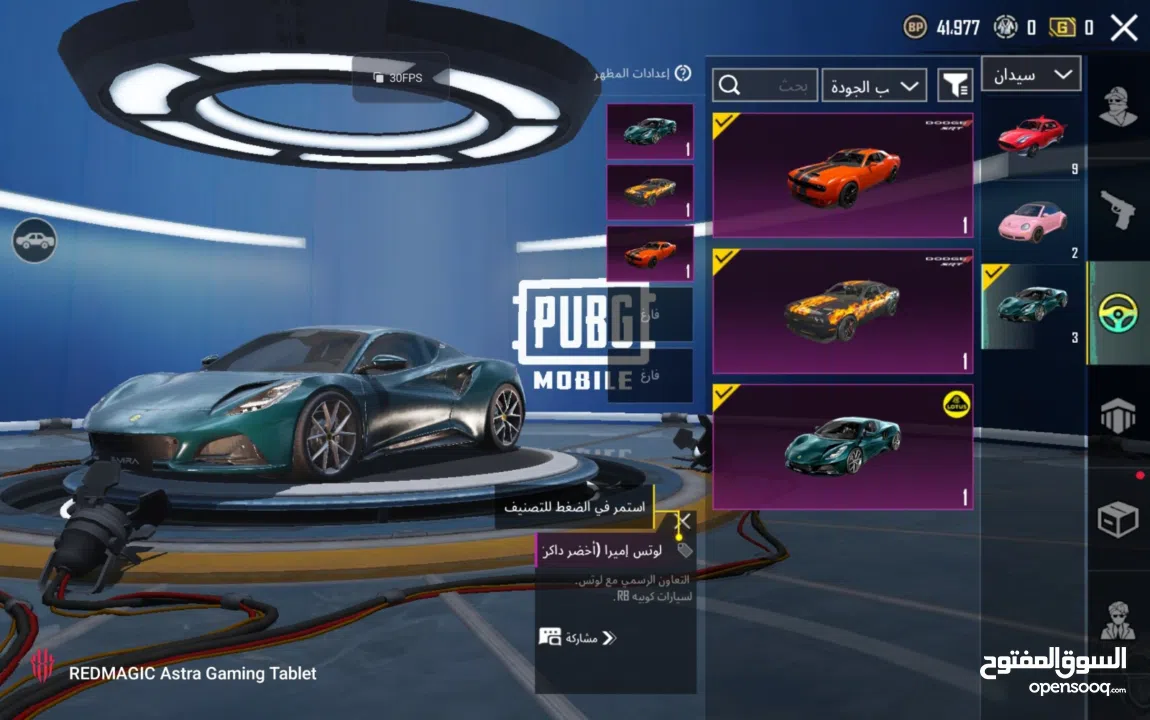Open the sort by quality dropdown
The height and width of the screenshot is (720, 1150).
tap(874, 86)
